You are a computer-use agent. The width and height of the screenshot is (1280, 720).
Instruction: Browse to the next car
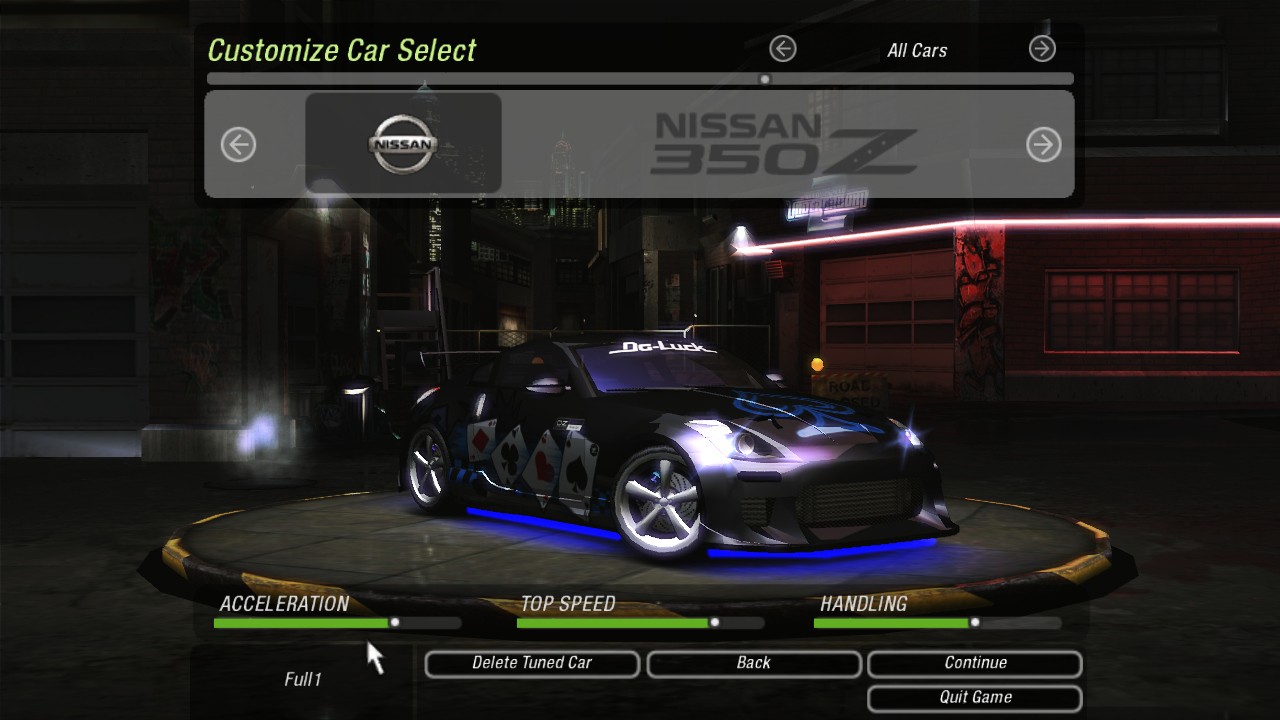tap(1043, 145)
